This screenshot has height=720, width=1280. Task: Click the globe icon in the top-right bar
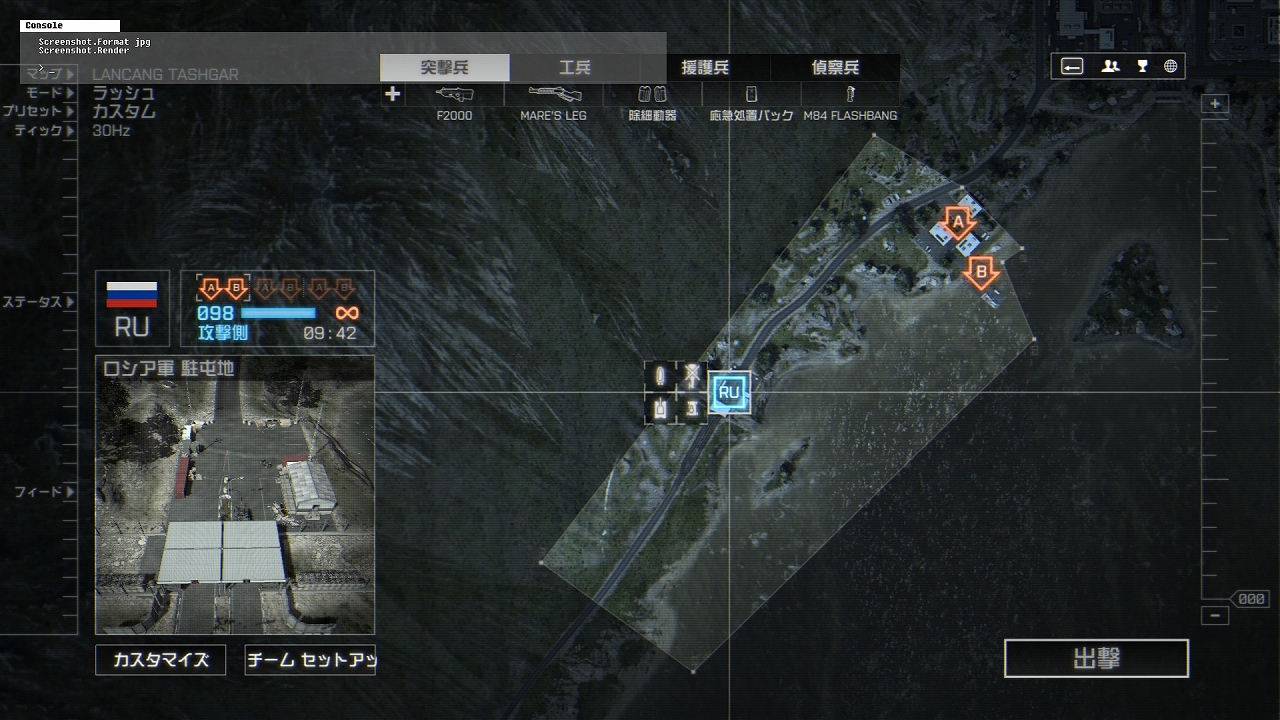pyautogui.click(x=1170, y=66)
